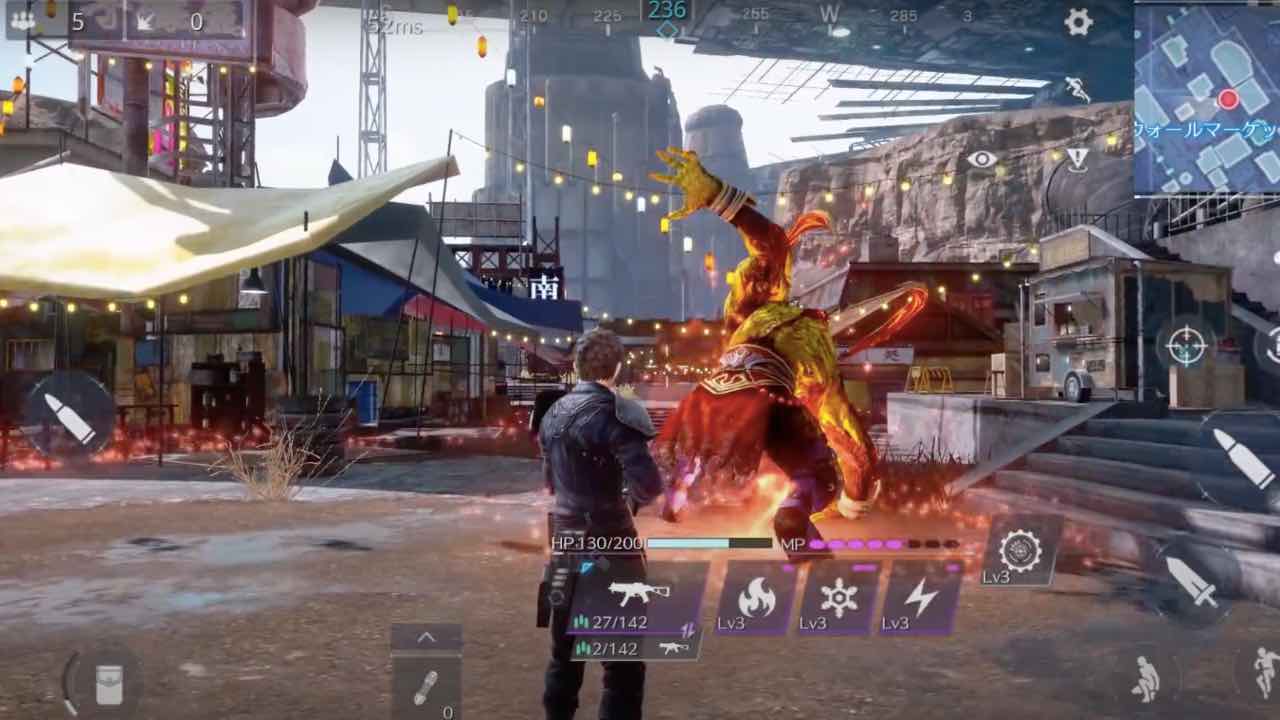Cast the snowflake Blizzard materia
Image resolution: width=1280 pixels, height=720 pixels.
click(838, 599)
